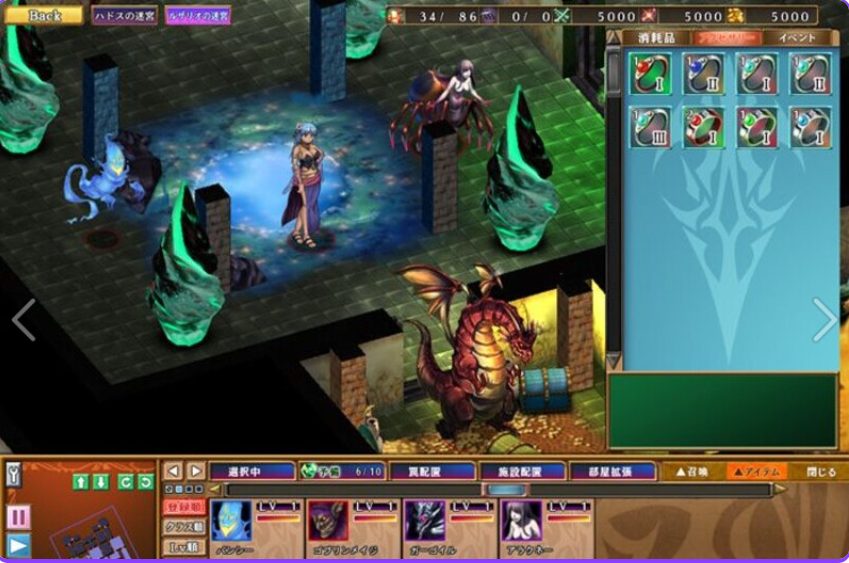Screen dimensions: 849x563
Task: Switch to the ハデスの迷宮 labyrinth
Action: 125,16
